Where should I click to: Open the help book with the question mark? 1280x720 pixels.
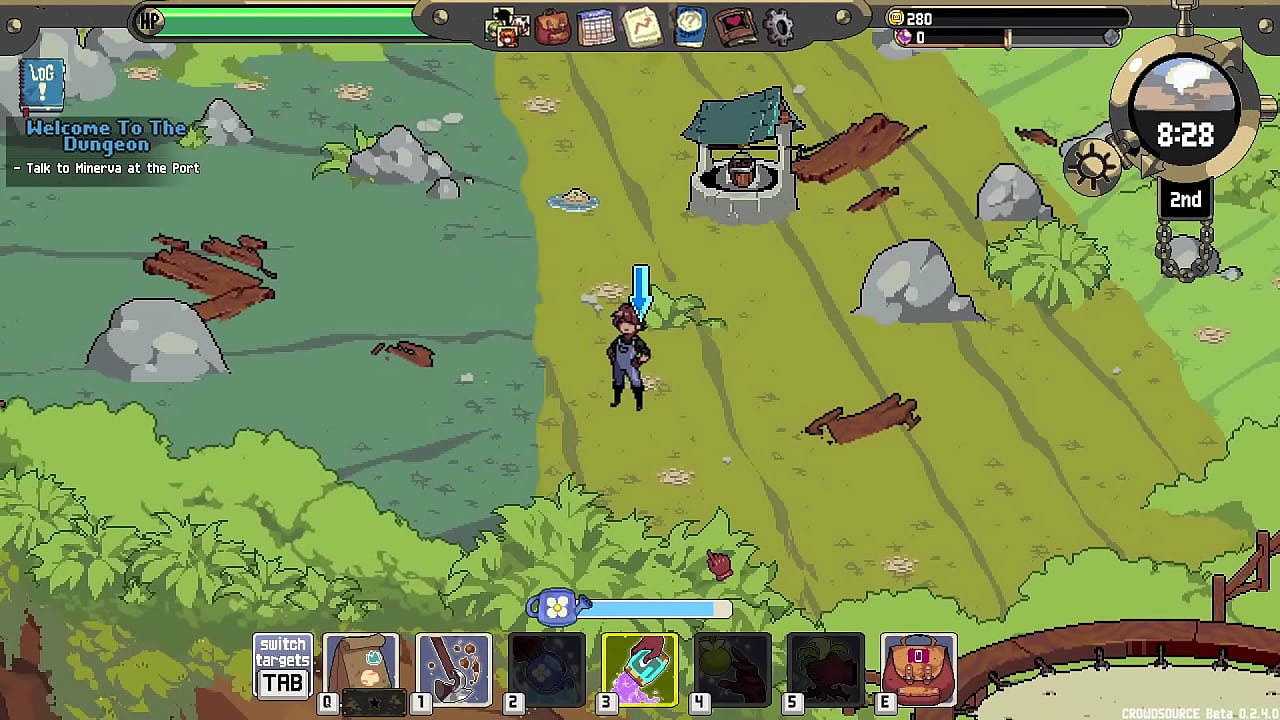tap(687, 27)
